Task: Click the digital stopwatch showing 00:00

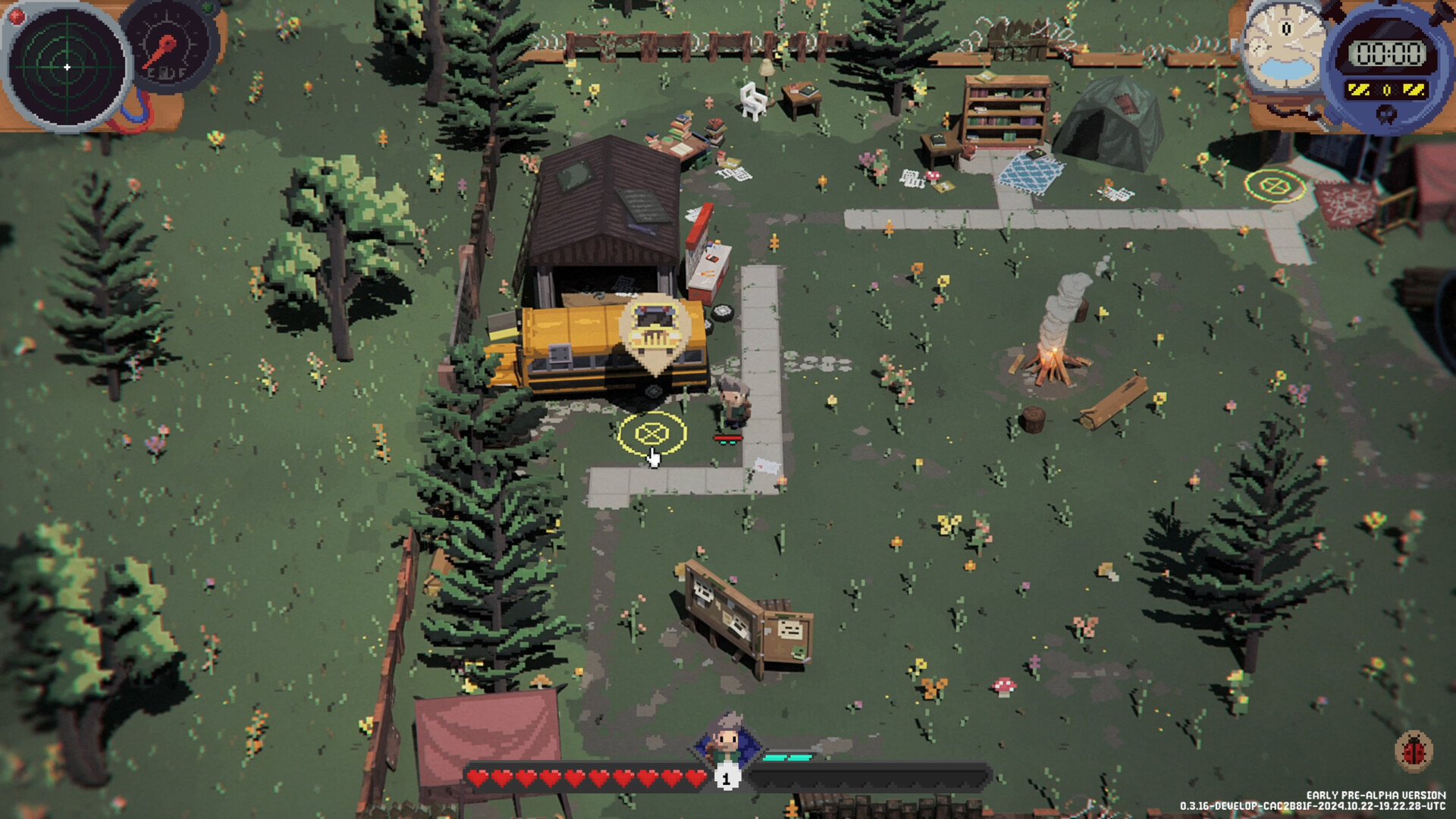Action: point(1389,53)
